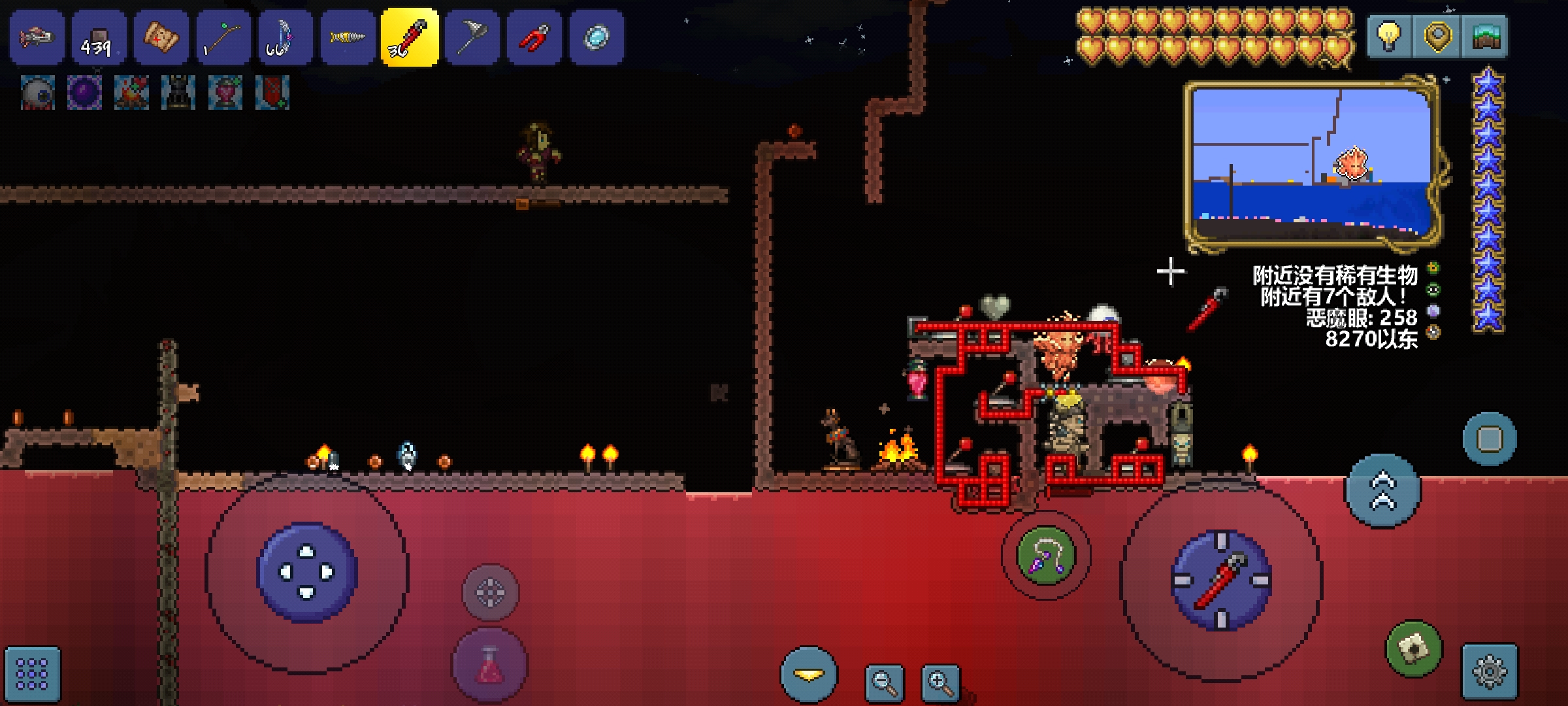Click the golden map pin button
Viewport: 1568px width, 706px height.
pos(1437,37)
